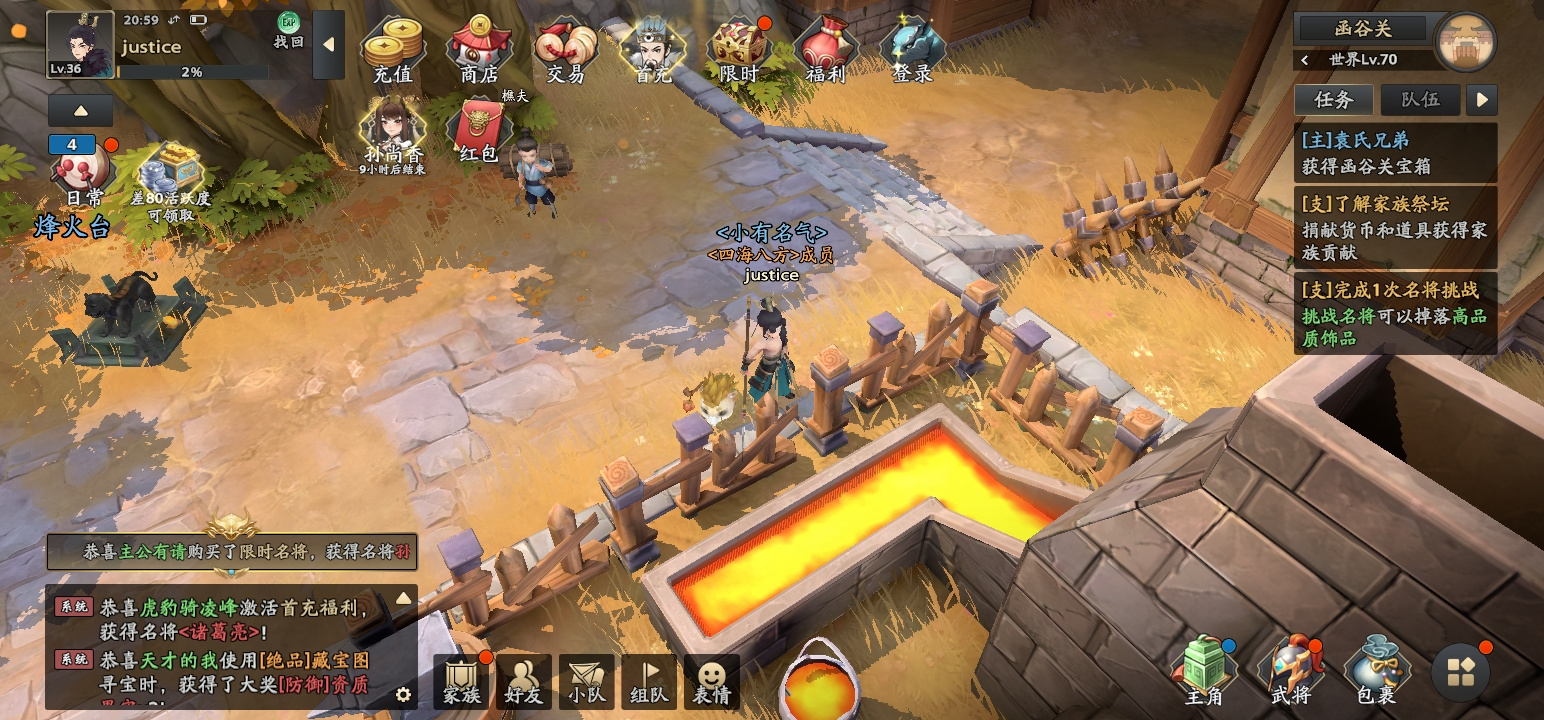Open the 红包 red envelope

click(x=479, y=131)
